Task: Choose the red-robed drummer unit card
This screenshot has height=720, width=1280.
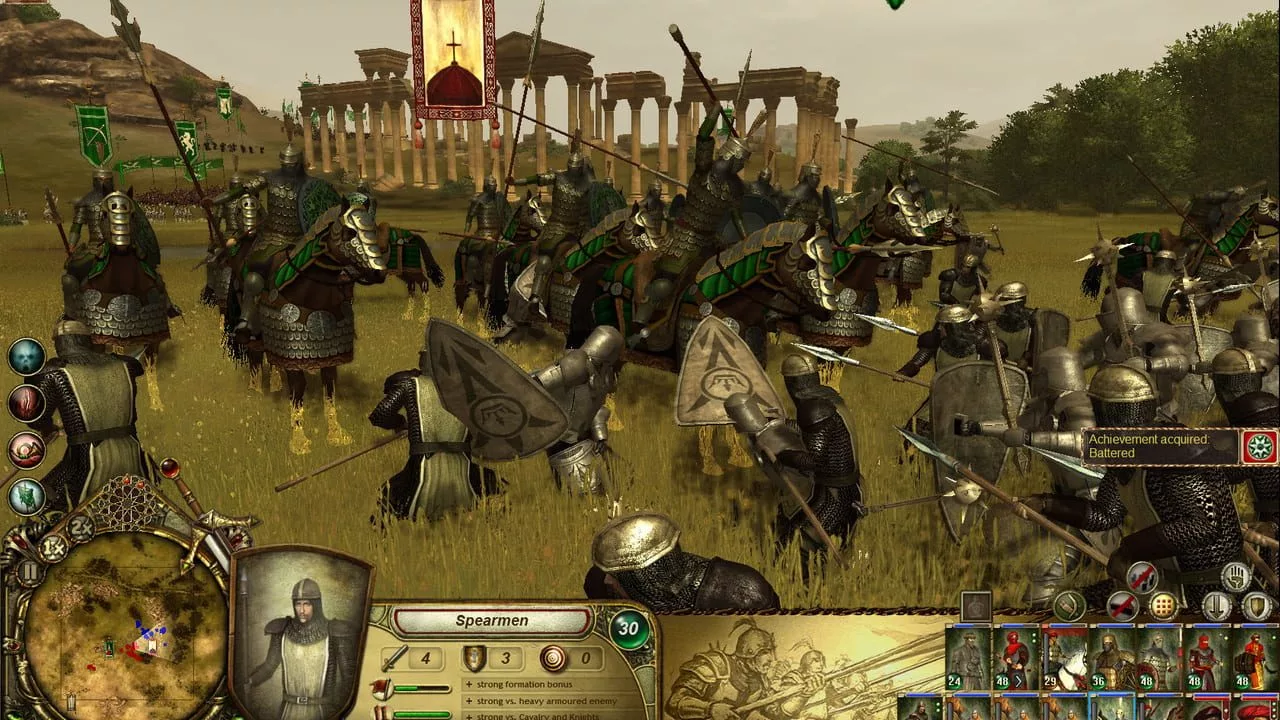Action: [x=1255, y=658]
